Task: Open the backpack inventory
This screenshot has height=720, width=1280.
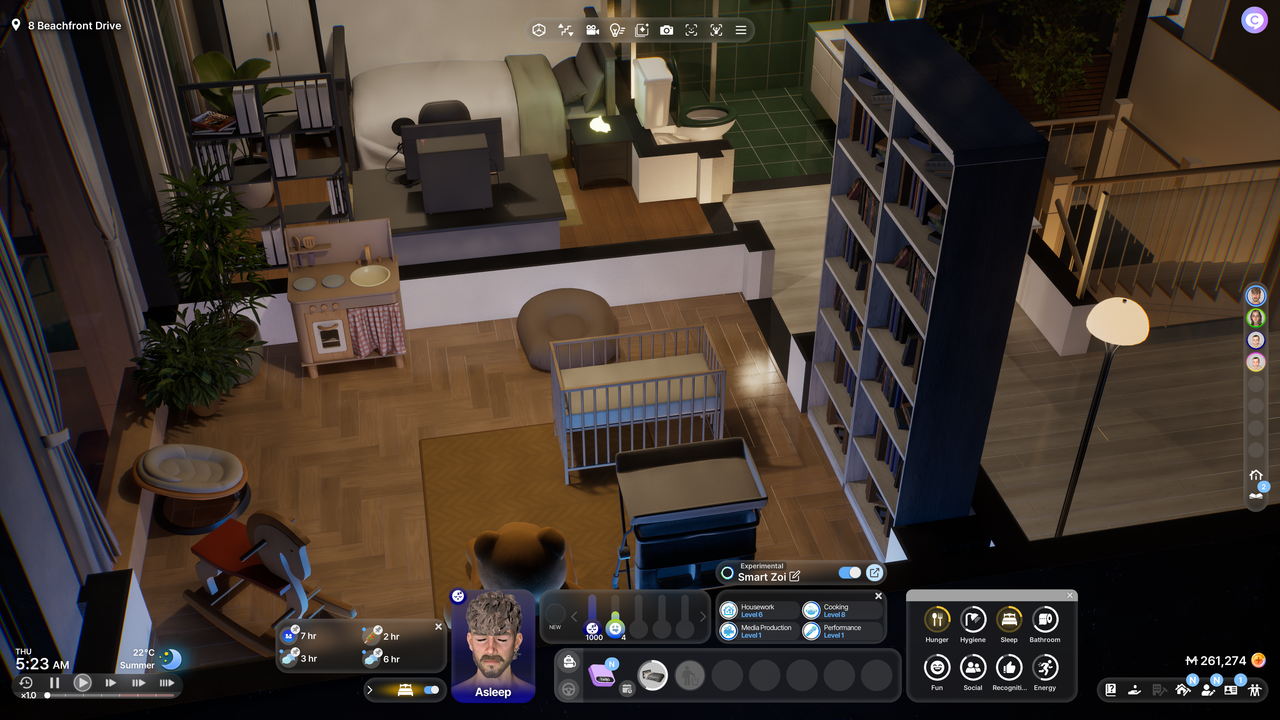Action: (569, 662)
